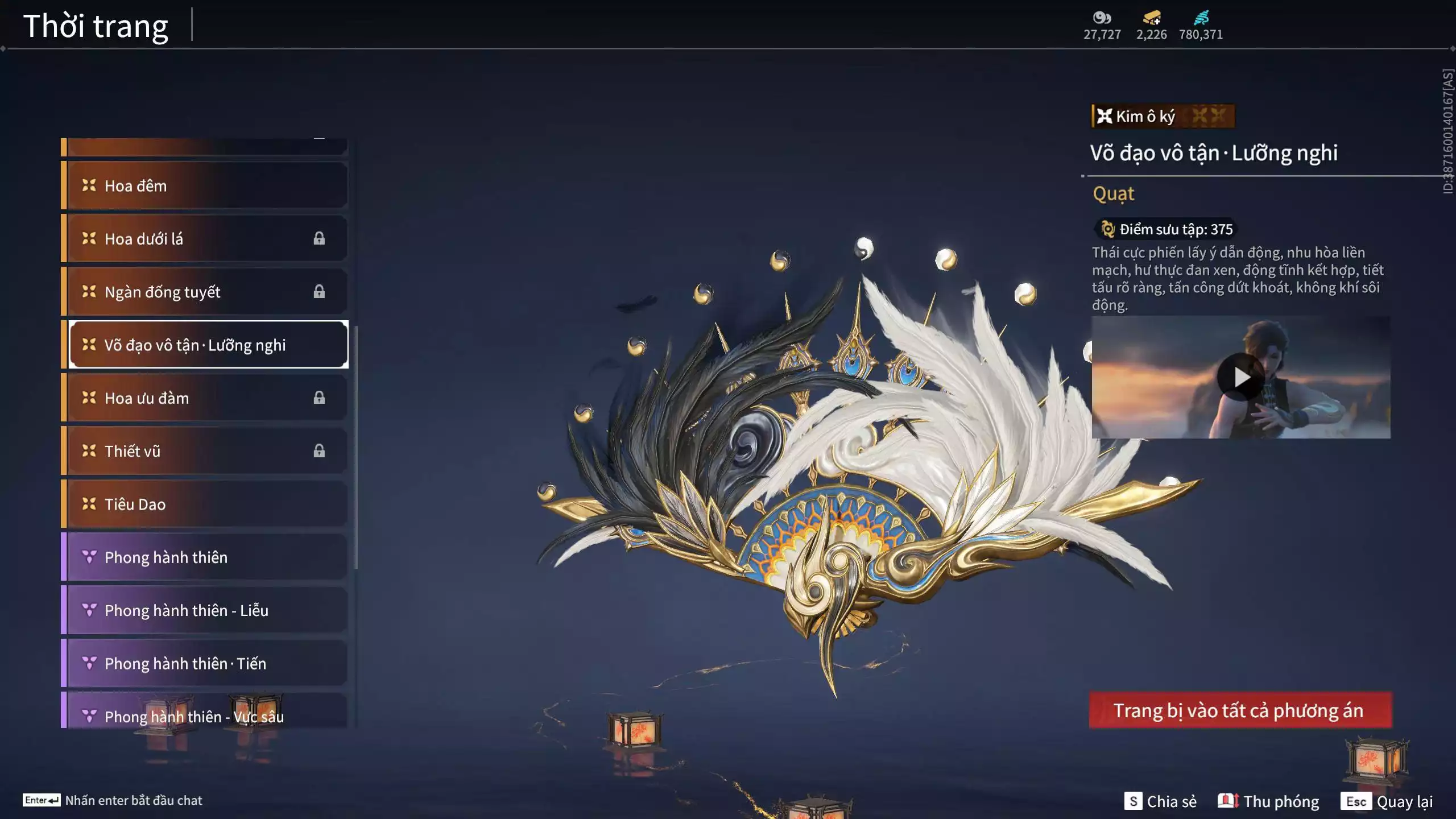Click the blue jade spiral icon showing 780,371

pyautogui.click(x=1202, y=18)
